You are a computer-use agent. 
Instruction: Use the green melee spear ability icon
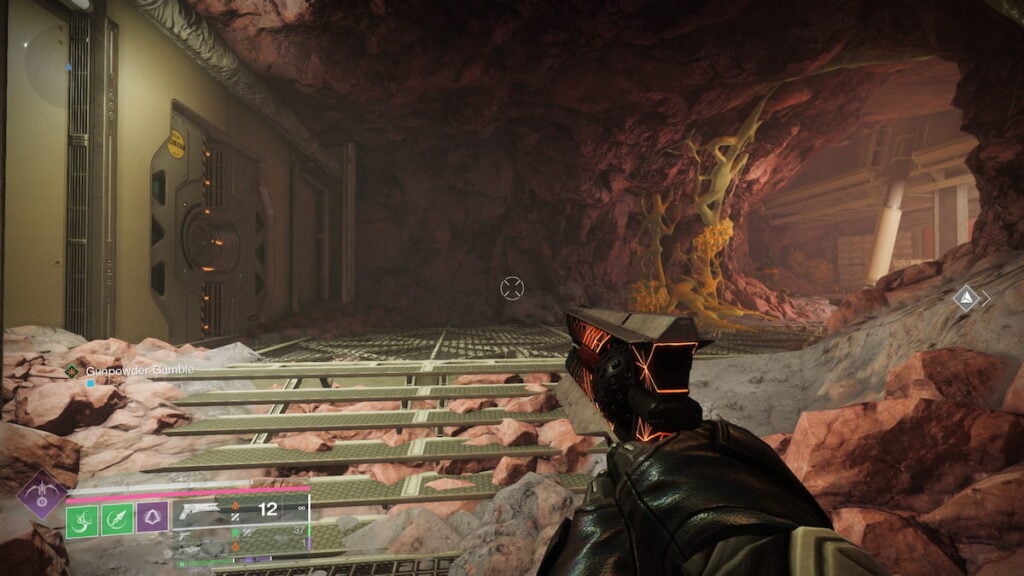point(116,517)
